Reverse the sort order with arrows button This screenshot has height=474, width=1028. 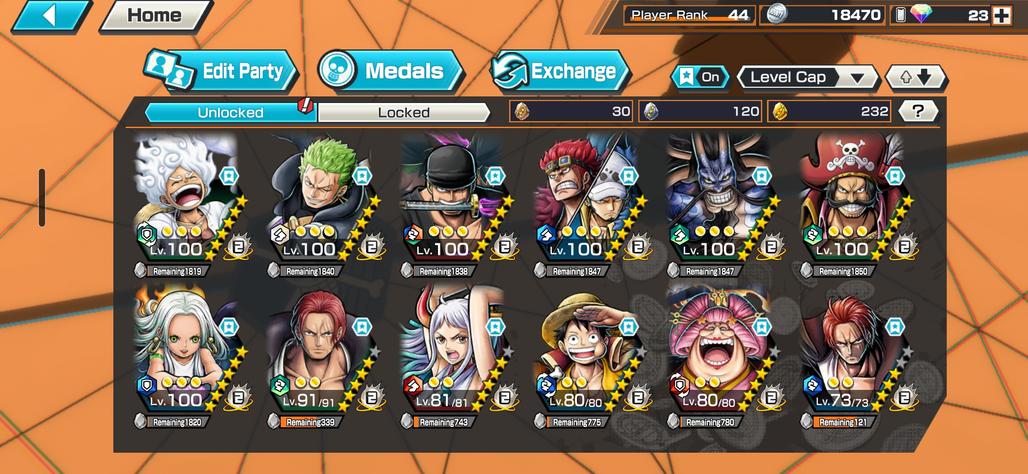pyautogui.click(x=915, y=78)
